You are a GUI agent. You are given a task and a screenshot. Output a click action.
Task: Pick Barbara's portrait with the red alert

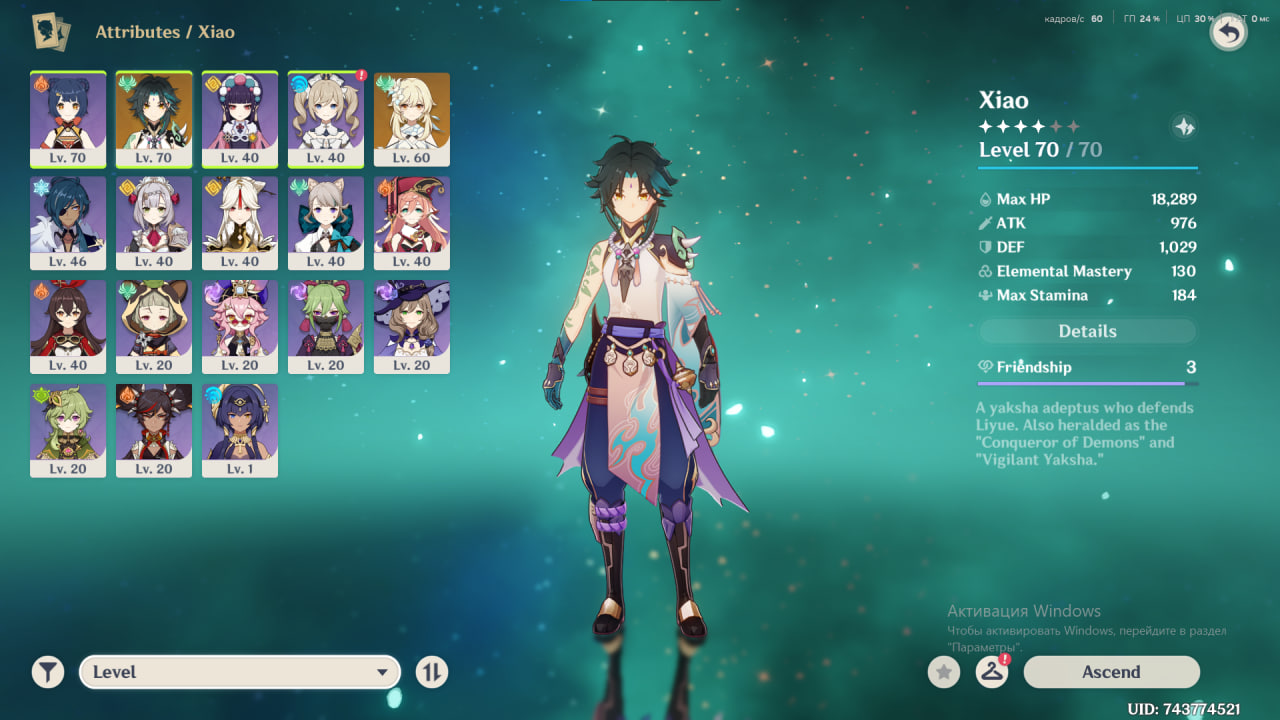[325, 119]
